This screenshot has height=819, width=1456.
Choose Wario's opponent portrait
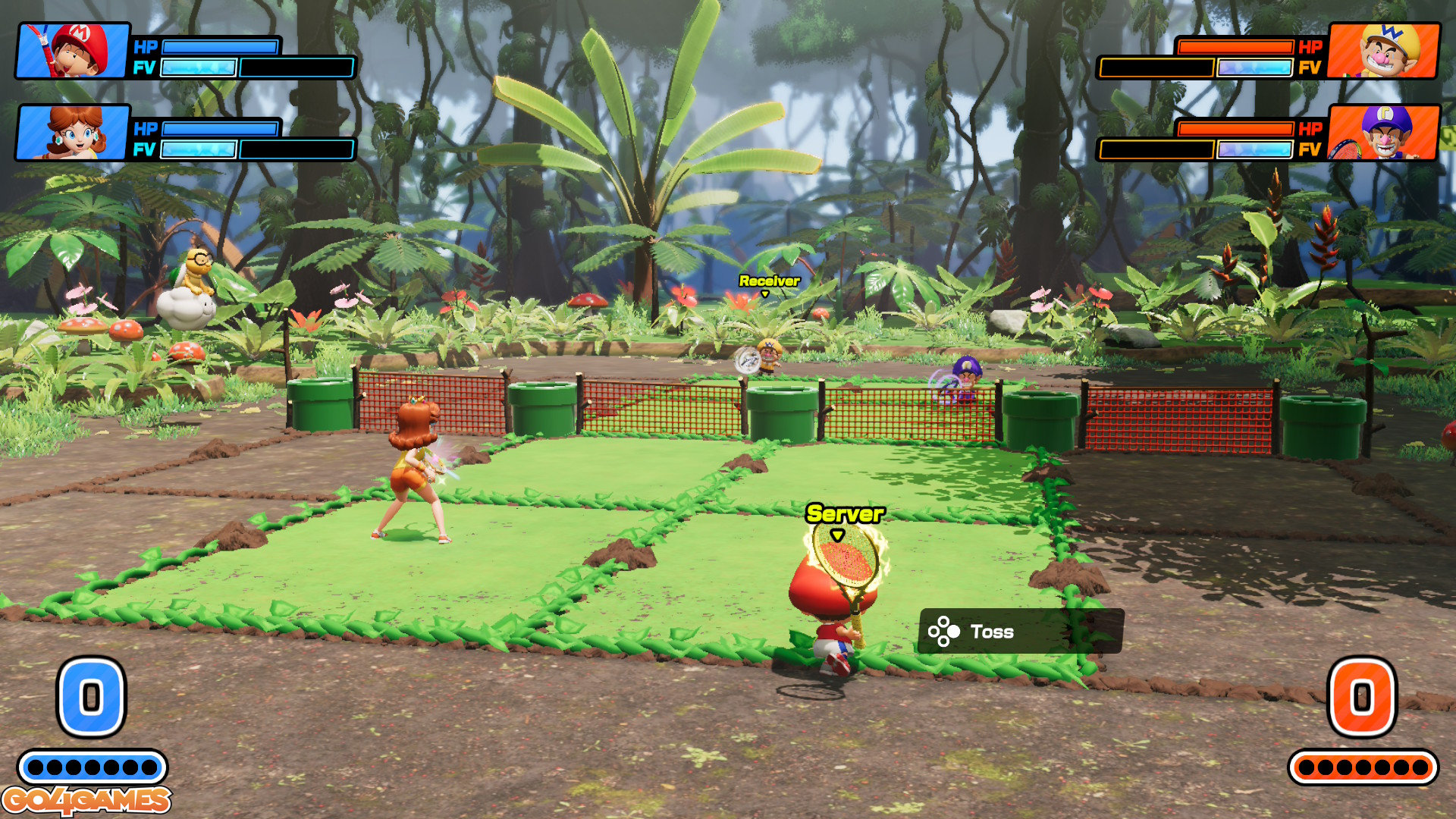pos(1383,51)
